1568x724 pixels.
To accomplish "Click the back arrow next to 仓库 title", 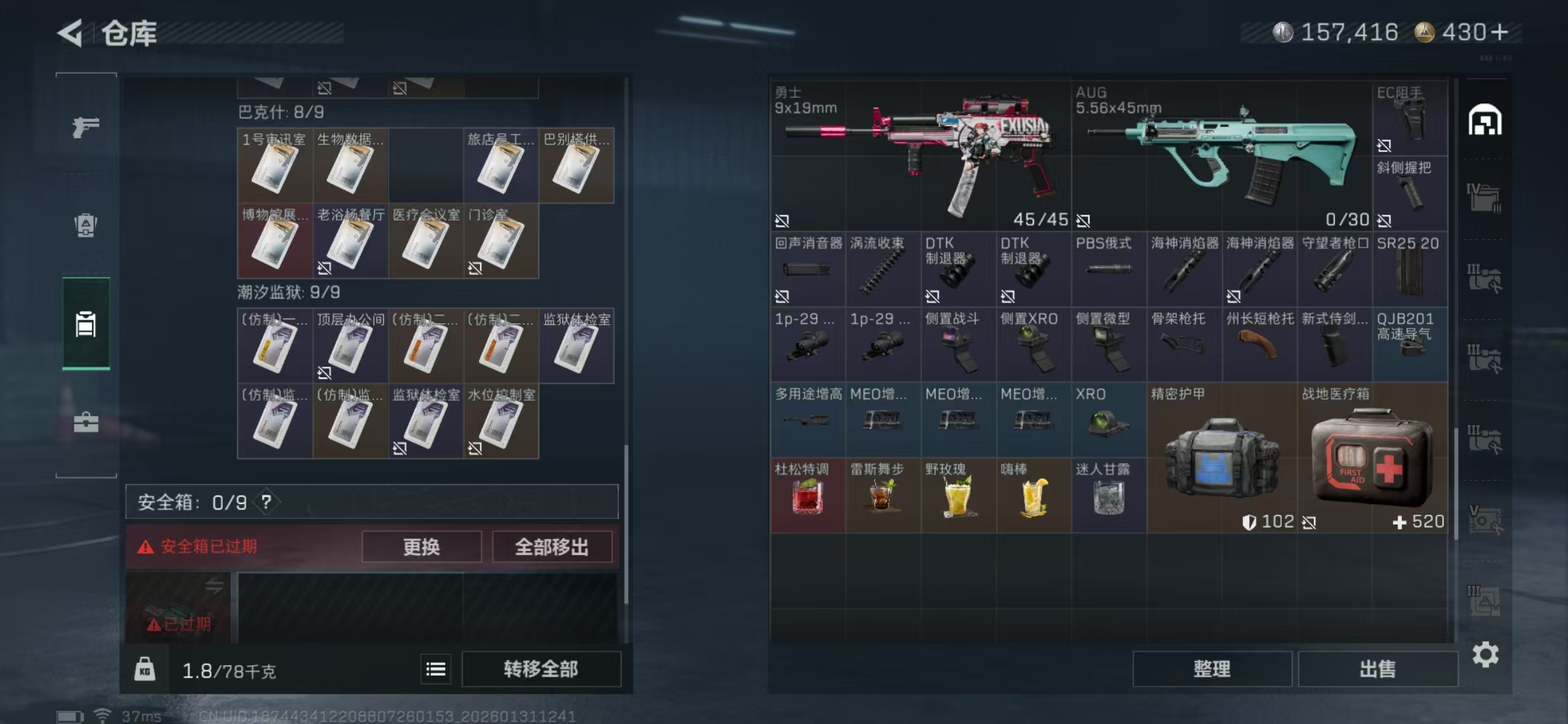I will (x=71, y=32).
